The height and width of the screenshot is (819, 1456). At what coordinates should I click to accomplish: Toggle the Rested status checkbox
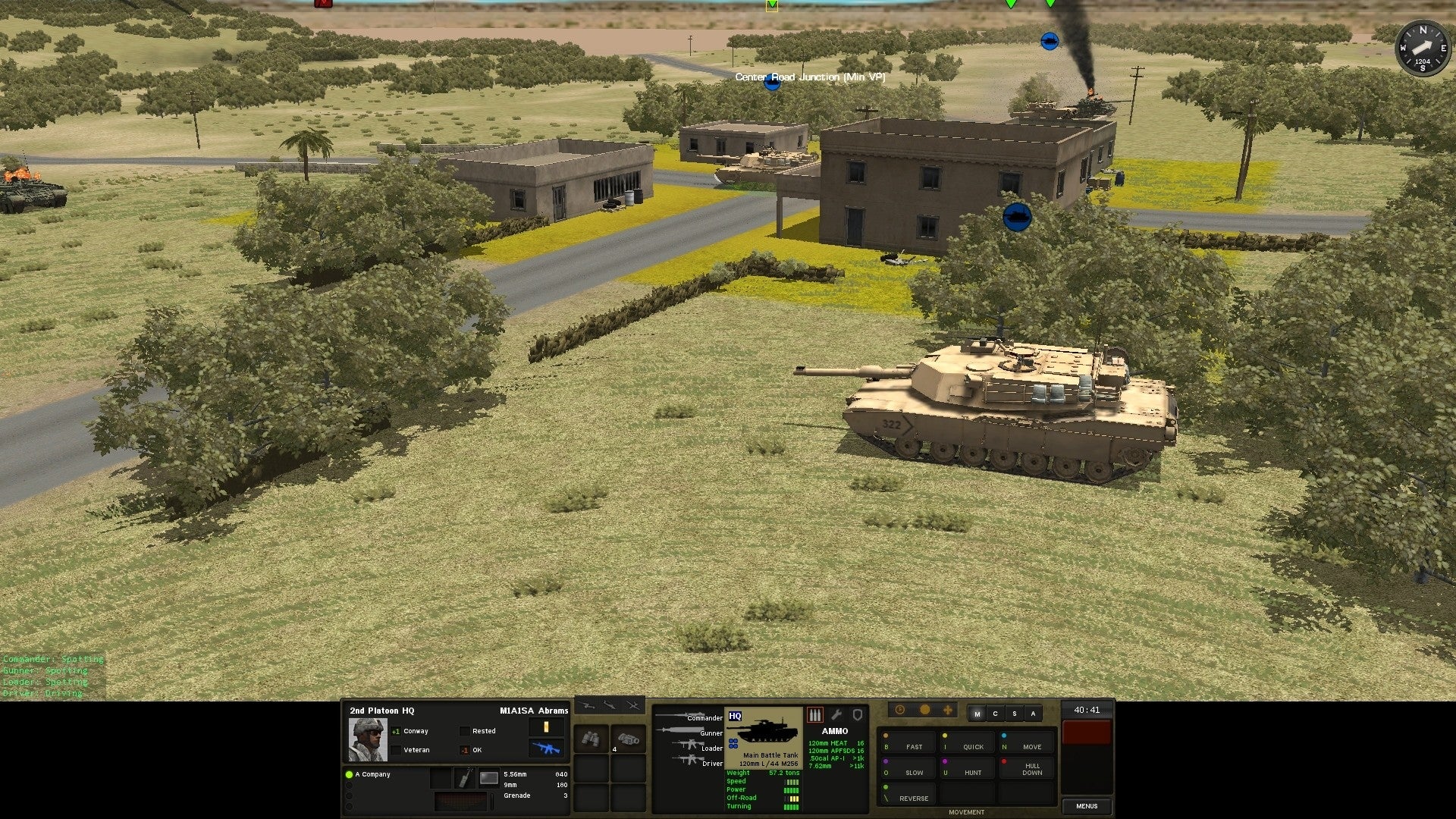point(464,730)
